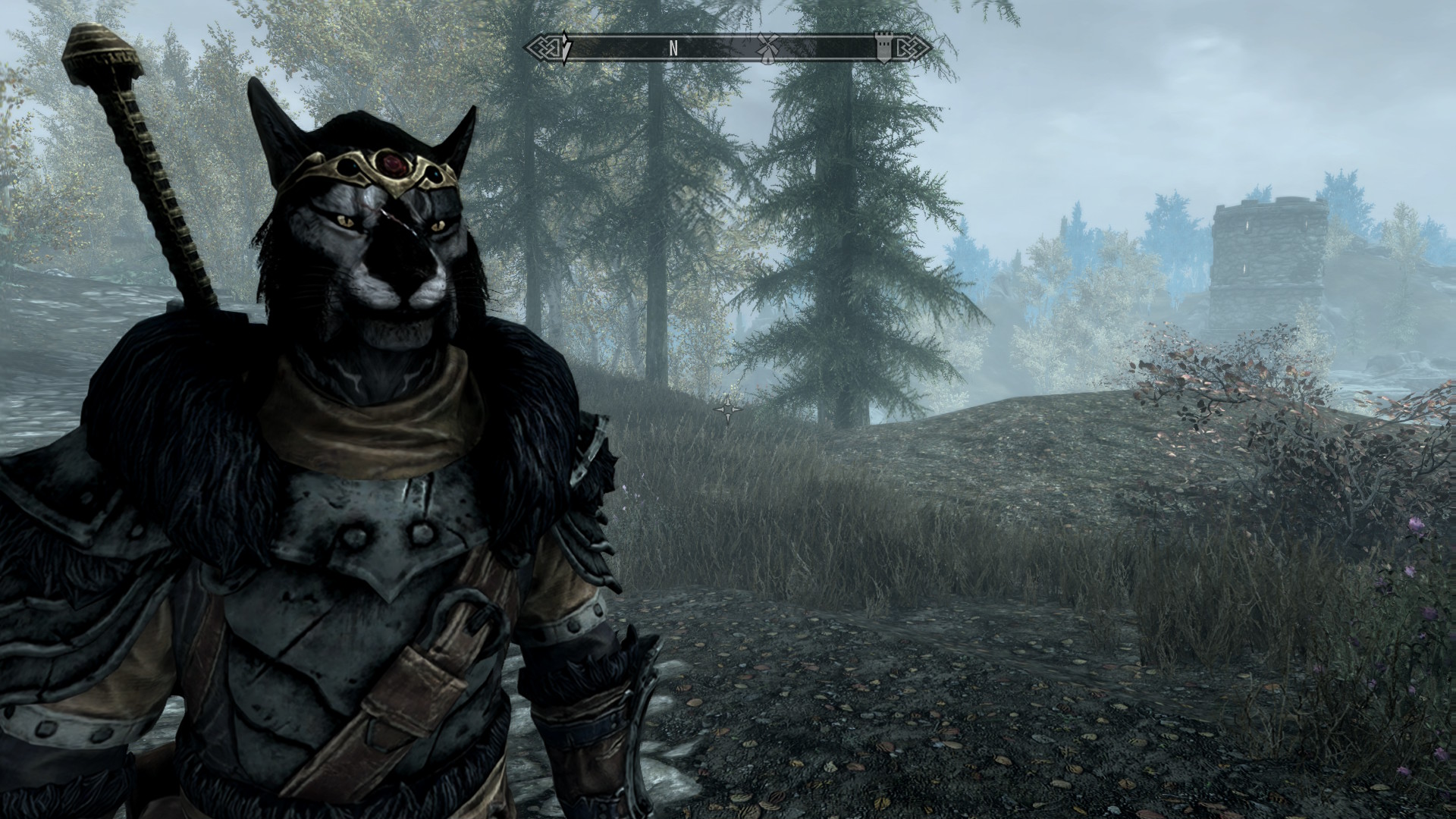Image resolution: width=1456 pixels, height=819 pixels.
Task: Click the windmill marker on the compass
Action: (x=768, y=46)
